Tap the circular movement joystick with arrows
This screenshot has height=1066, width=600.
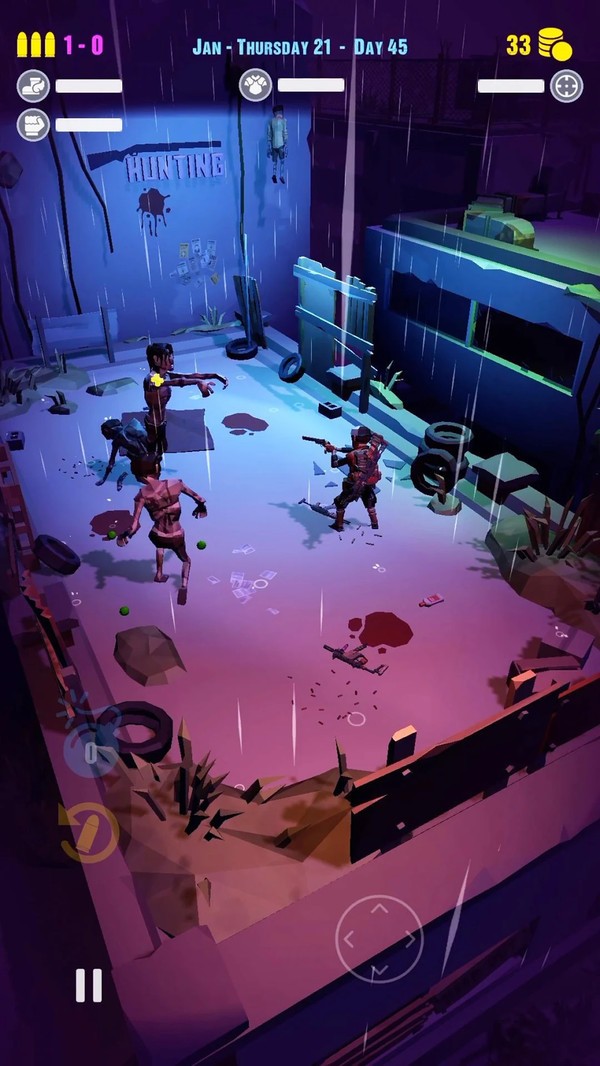pyautogui.click(x=379, y=939)
